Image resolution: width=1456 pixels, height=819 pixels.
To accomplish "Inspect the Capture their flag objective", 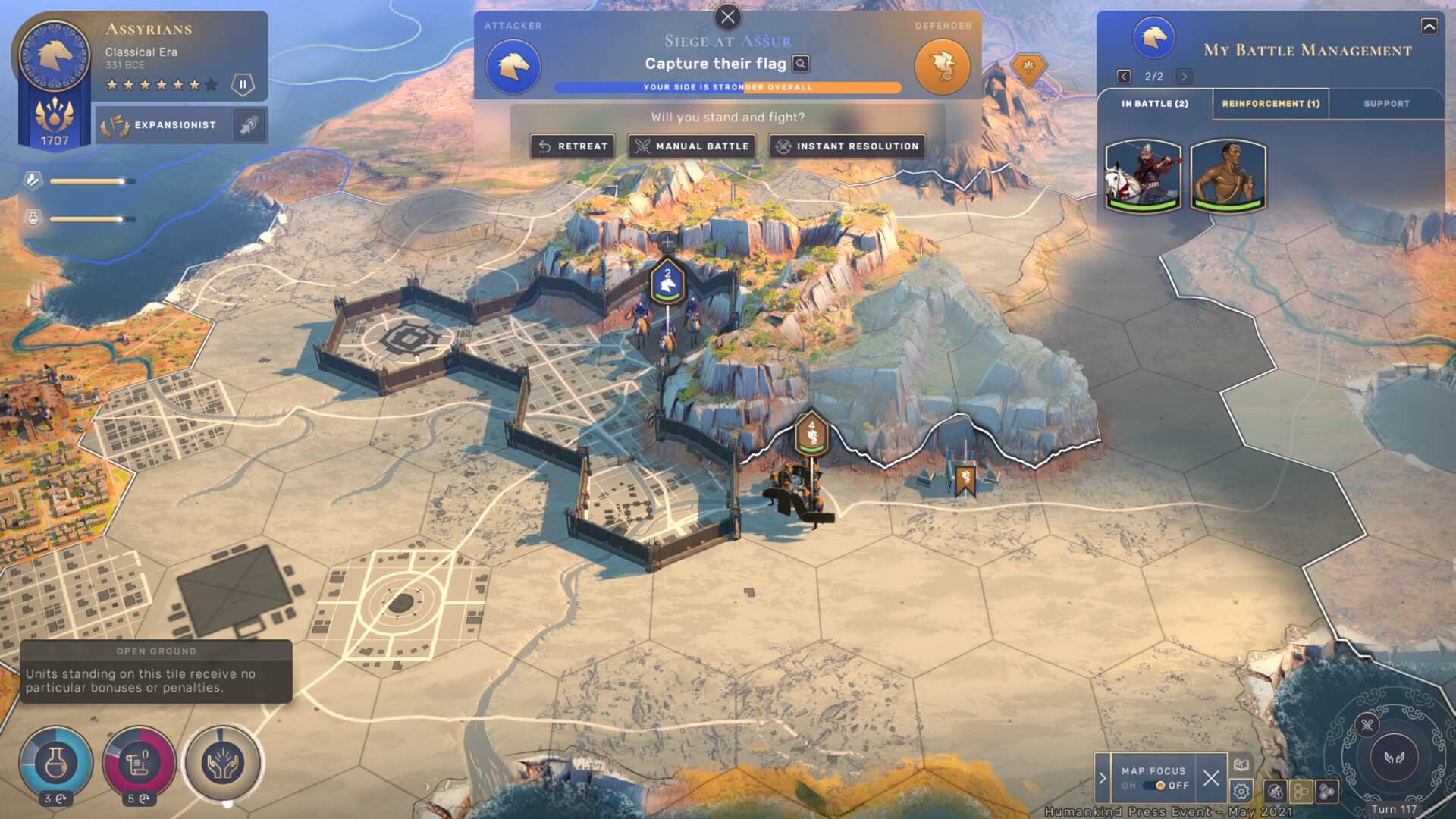I will [x=801, y=64].
